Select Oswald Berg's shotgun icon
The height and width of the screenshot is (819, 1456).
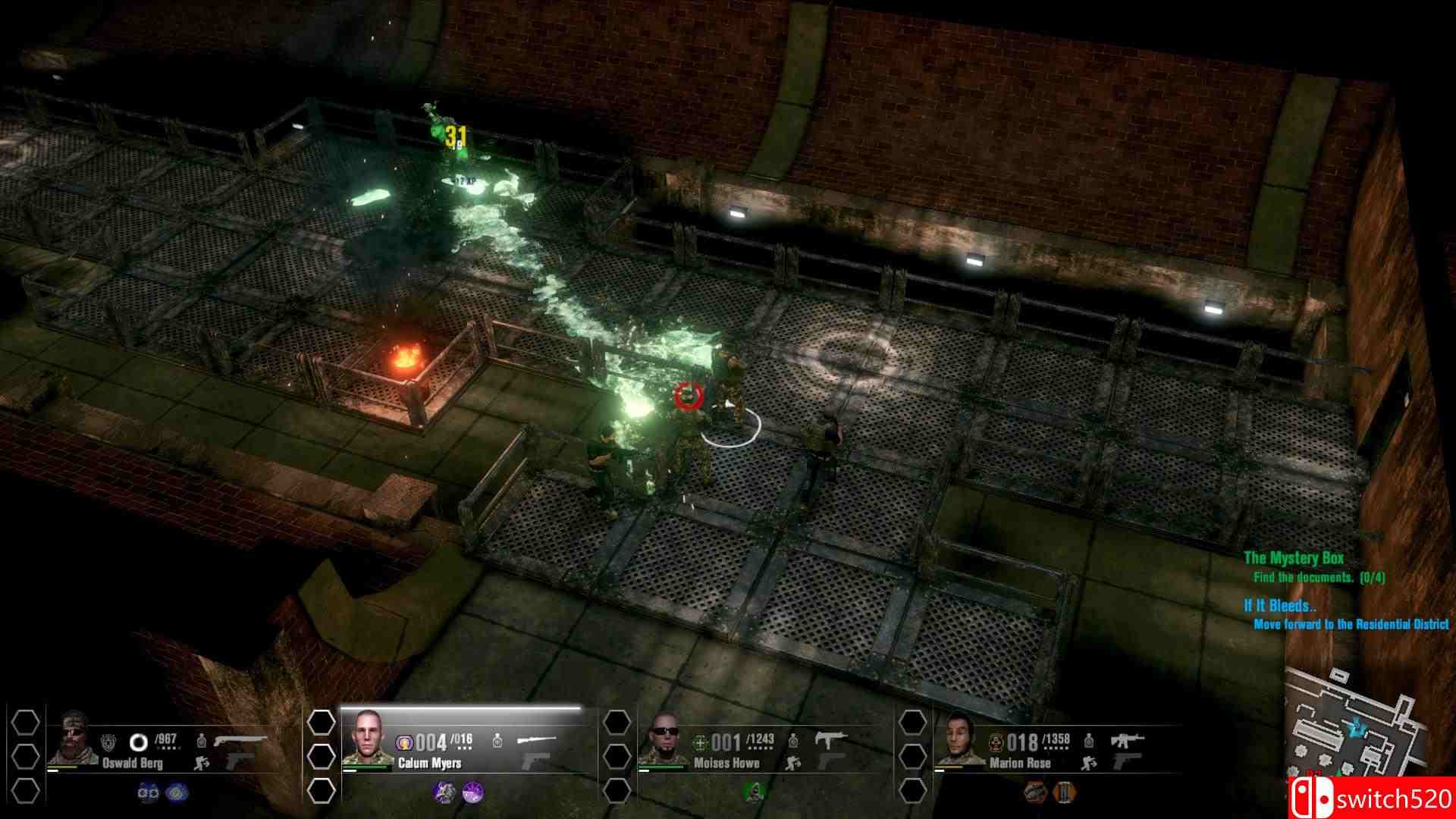point(239,739)
